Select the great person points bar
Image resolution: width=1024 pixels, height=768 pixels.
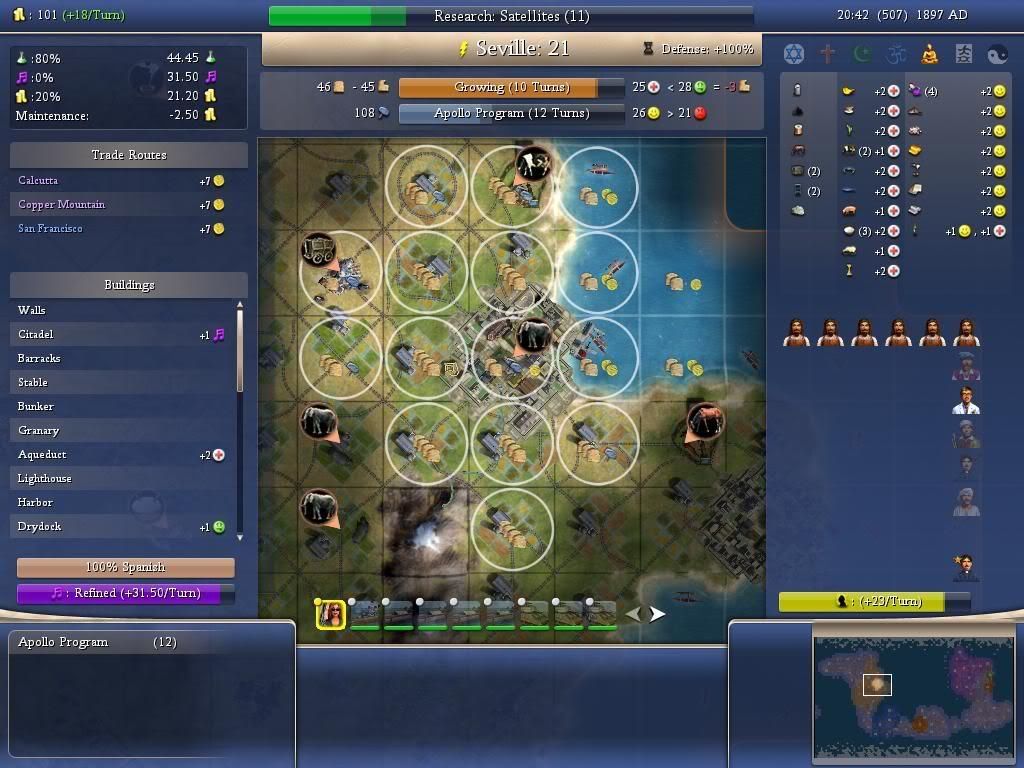pos(874,602)
